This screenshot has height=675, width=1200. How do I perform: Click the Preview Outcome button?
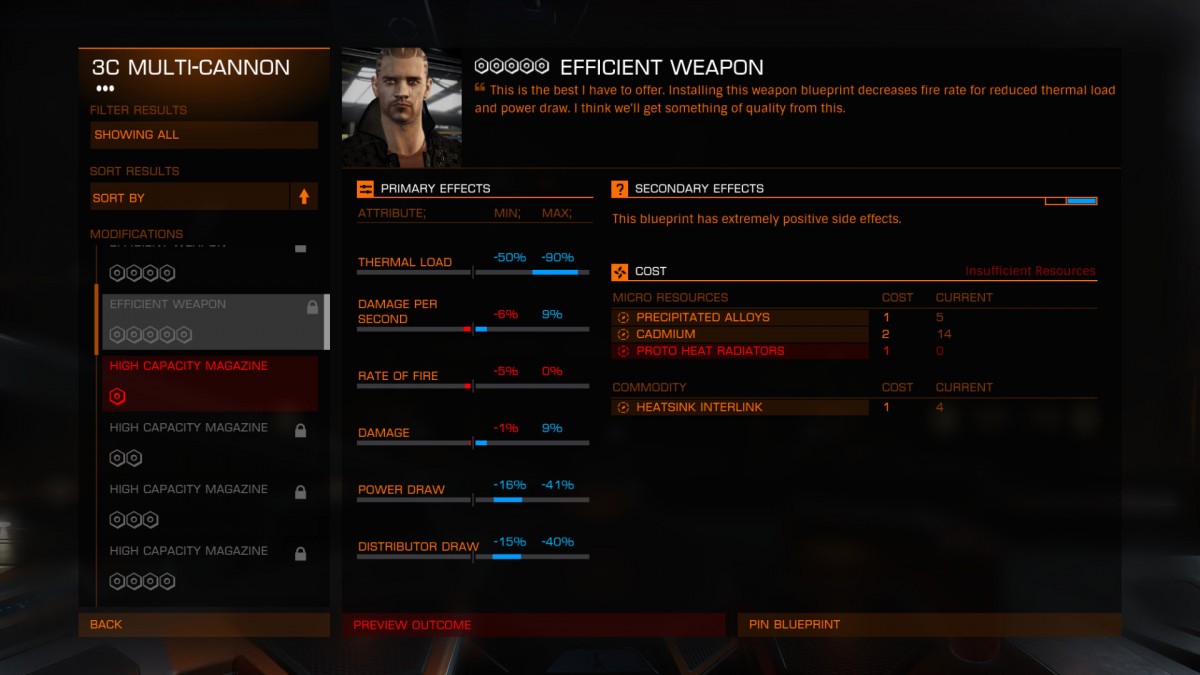pos(533,625)
